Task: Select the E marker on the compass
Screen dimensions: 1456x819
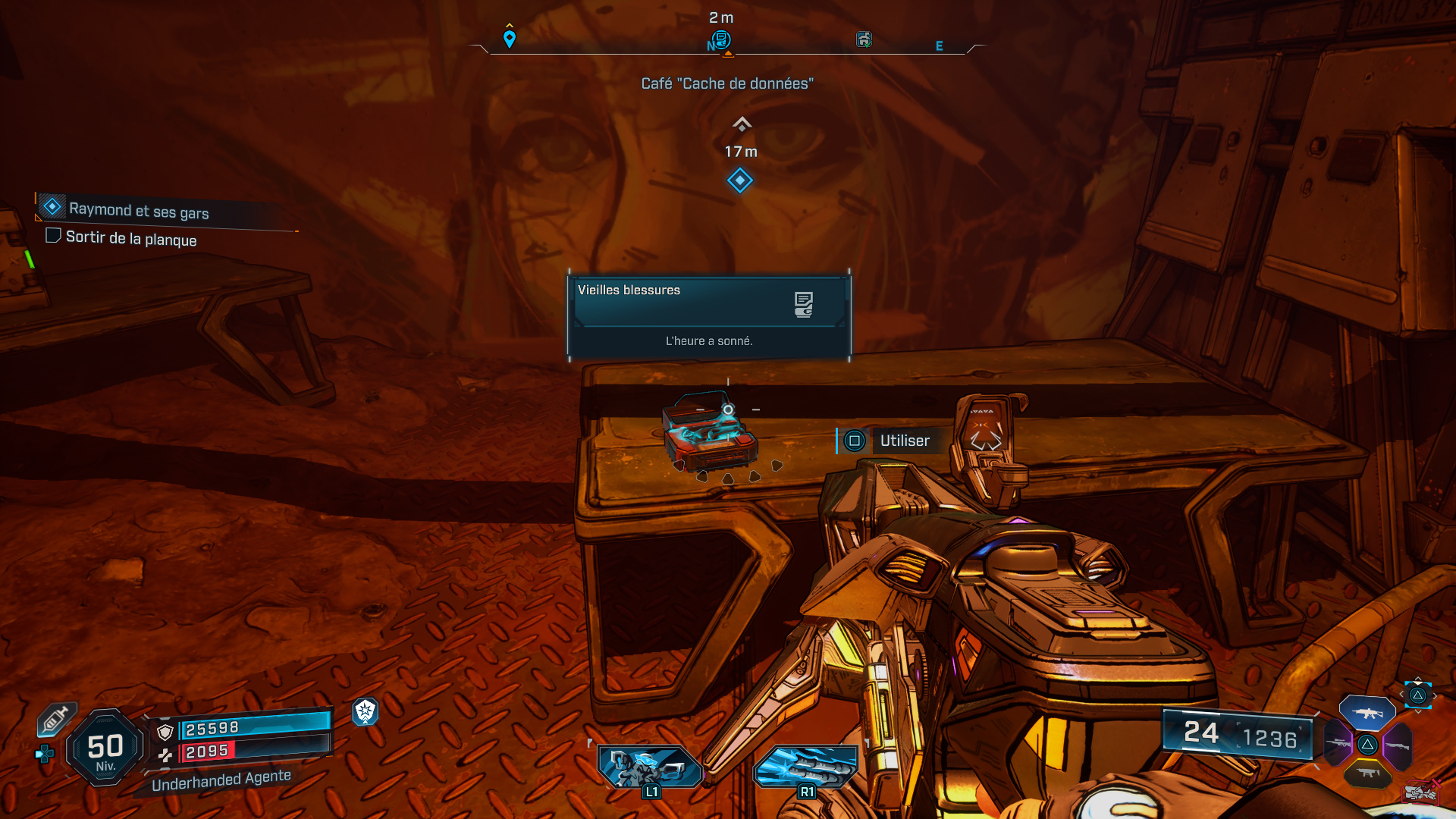Action: (x=940, y=45)
